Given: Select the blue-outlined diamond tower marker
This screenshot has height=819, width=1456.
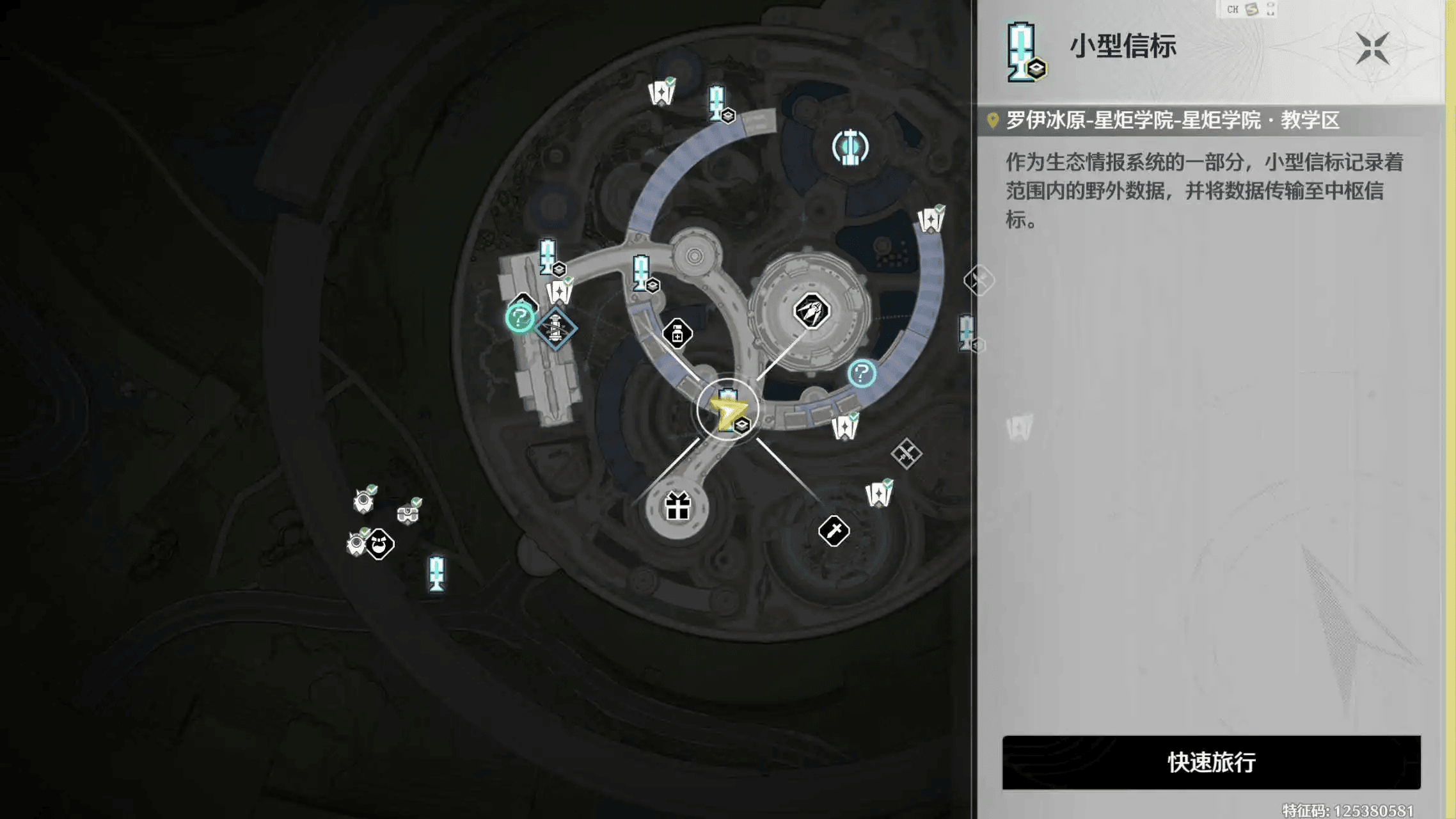Looking at the screenshot, I should [x=555, y=328].
